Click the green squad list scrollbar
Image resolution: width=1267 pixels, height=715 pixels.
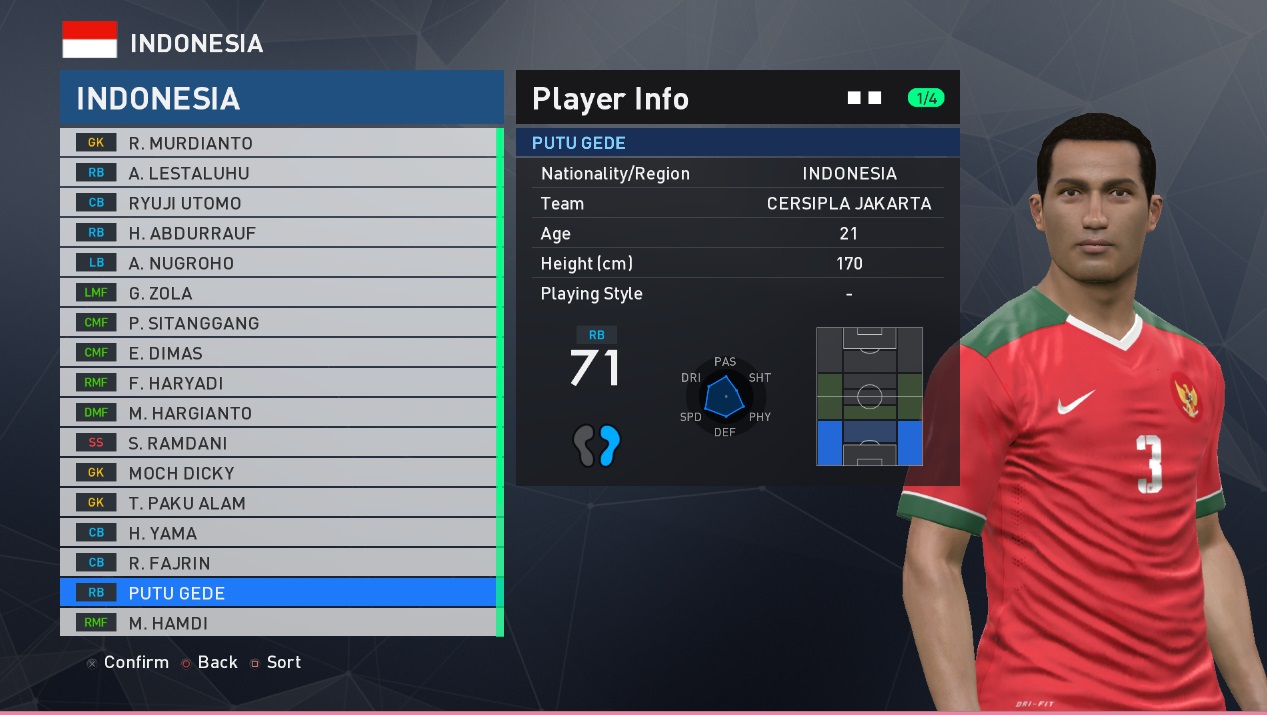(500, 380)
